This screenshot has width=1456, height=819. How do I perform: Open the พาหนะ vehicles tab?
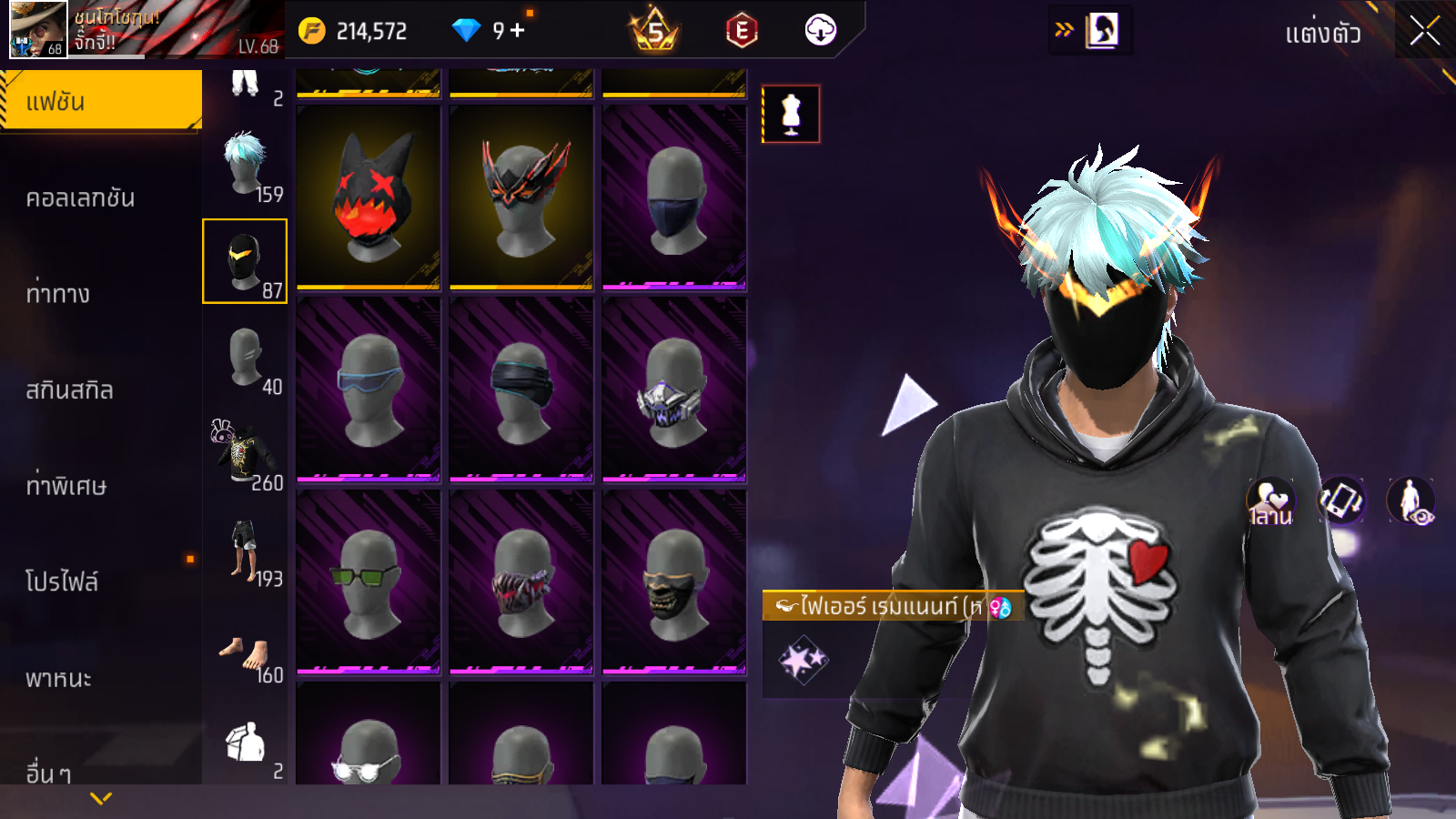59,678
